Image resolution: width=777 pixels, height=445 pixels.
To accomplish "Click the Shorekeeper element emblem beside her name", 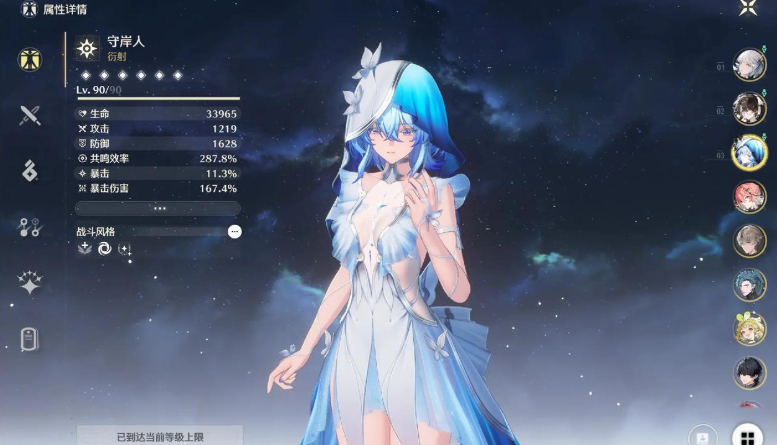I will point(88,48).
